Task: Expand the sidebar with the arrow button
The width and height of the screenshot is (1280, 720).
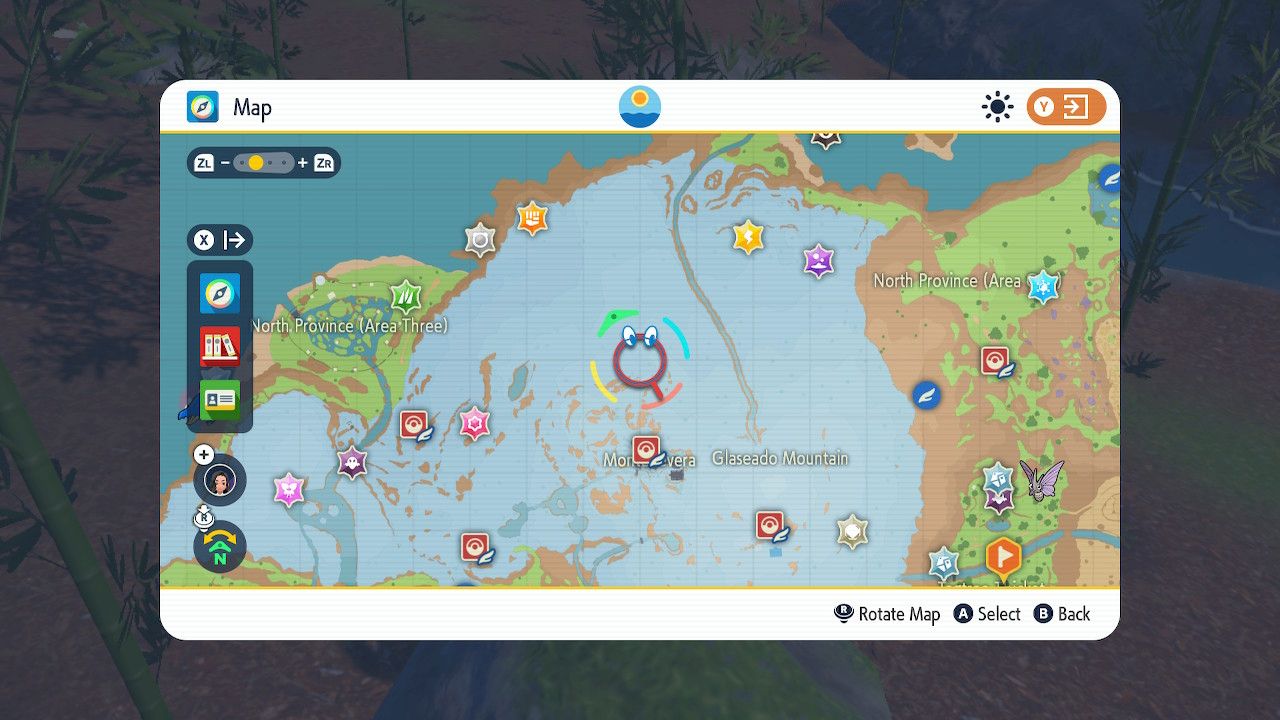Action: pyautogui.click(x=237, y=240)
